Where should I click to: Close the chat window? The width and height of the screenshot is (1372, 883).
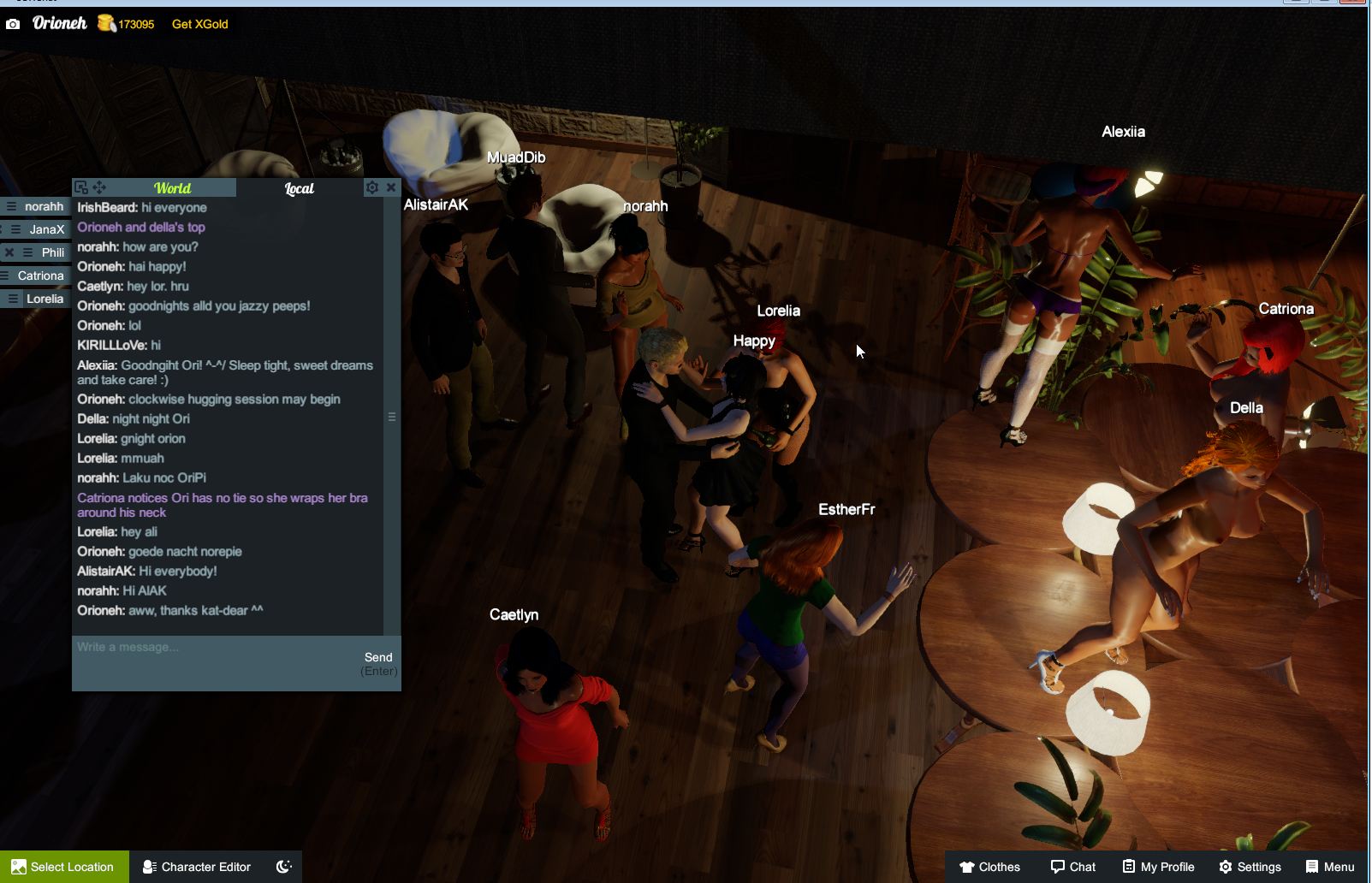(x=391, y=187)
